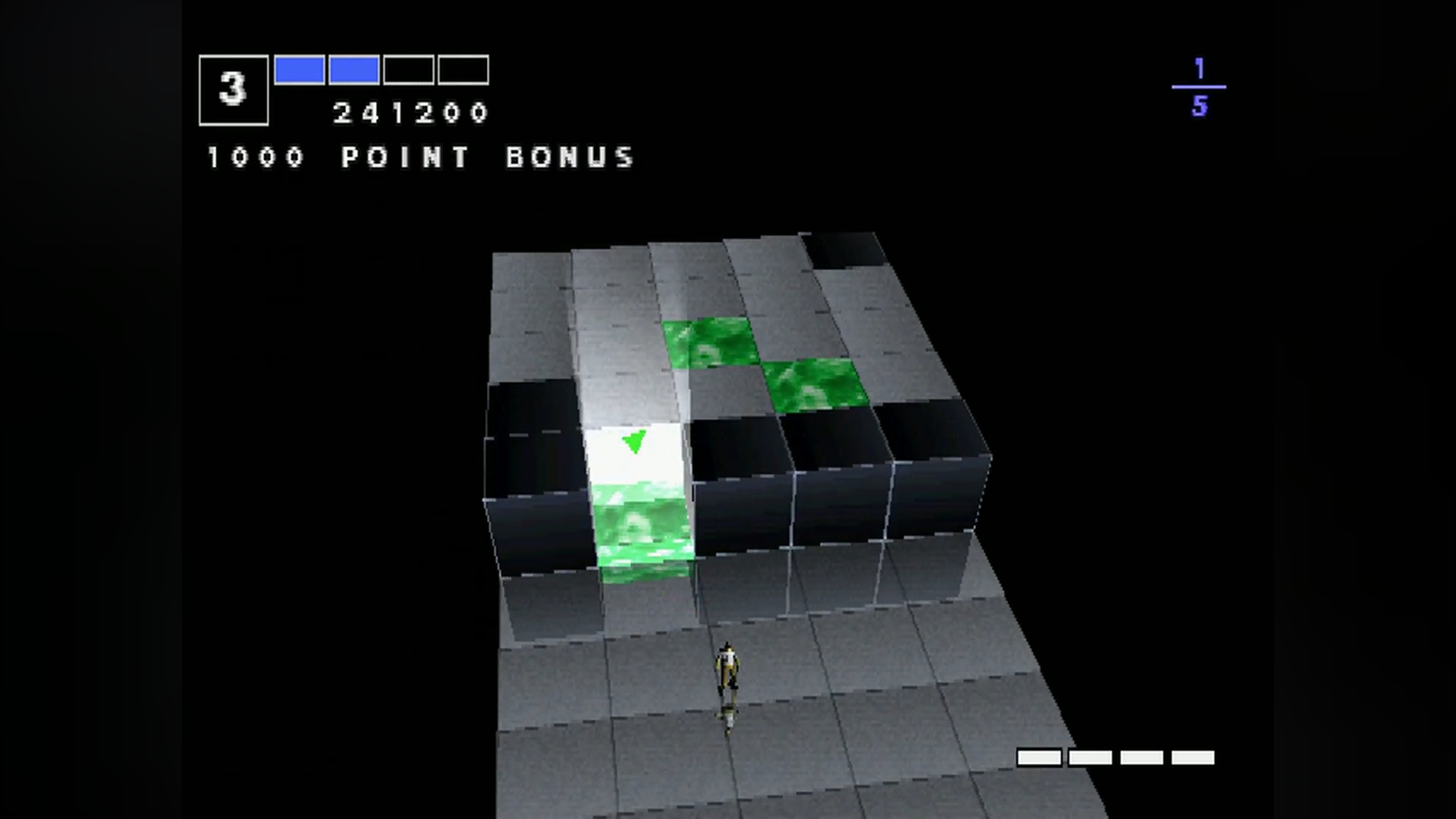Toggle the second blue life block
Screen dimensions: 1456x819
point(354,70)
